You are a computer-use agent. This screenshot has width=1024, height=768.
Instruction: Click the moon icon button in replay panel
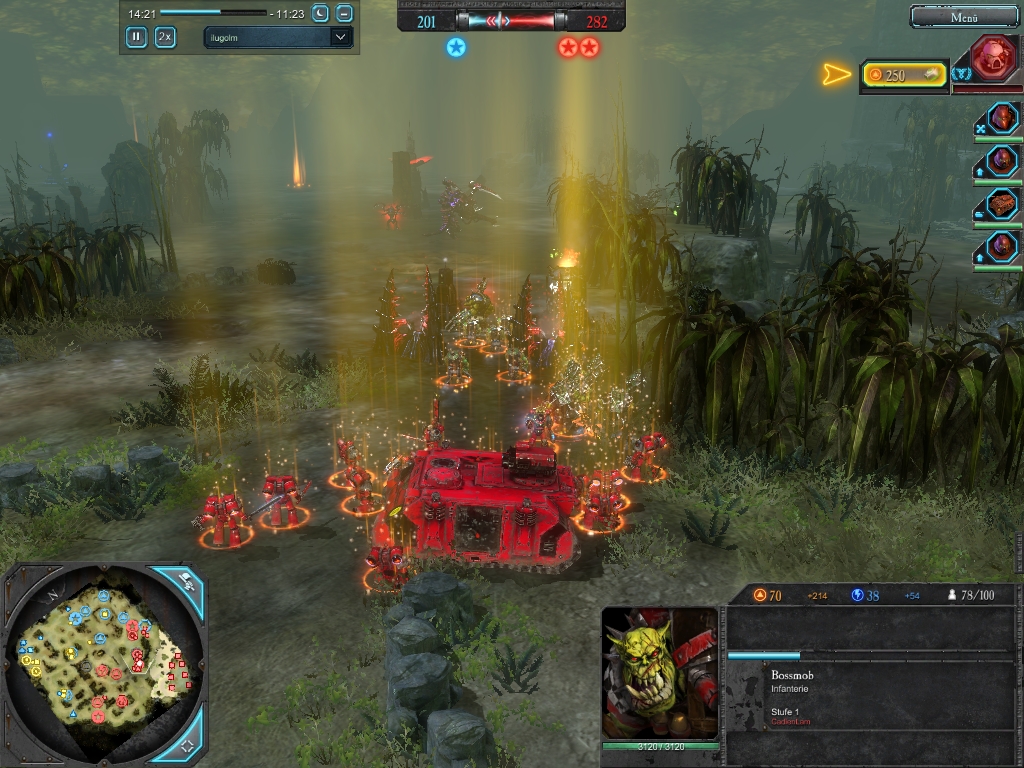click(x=320, y=13)
